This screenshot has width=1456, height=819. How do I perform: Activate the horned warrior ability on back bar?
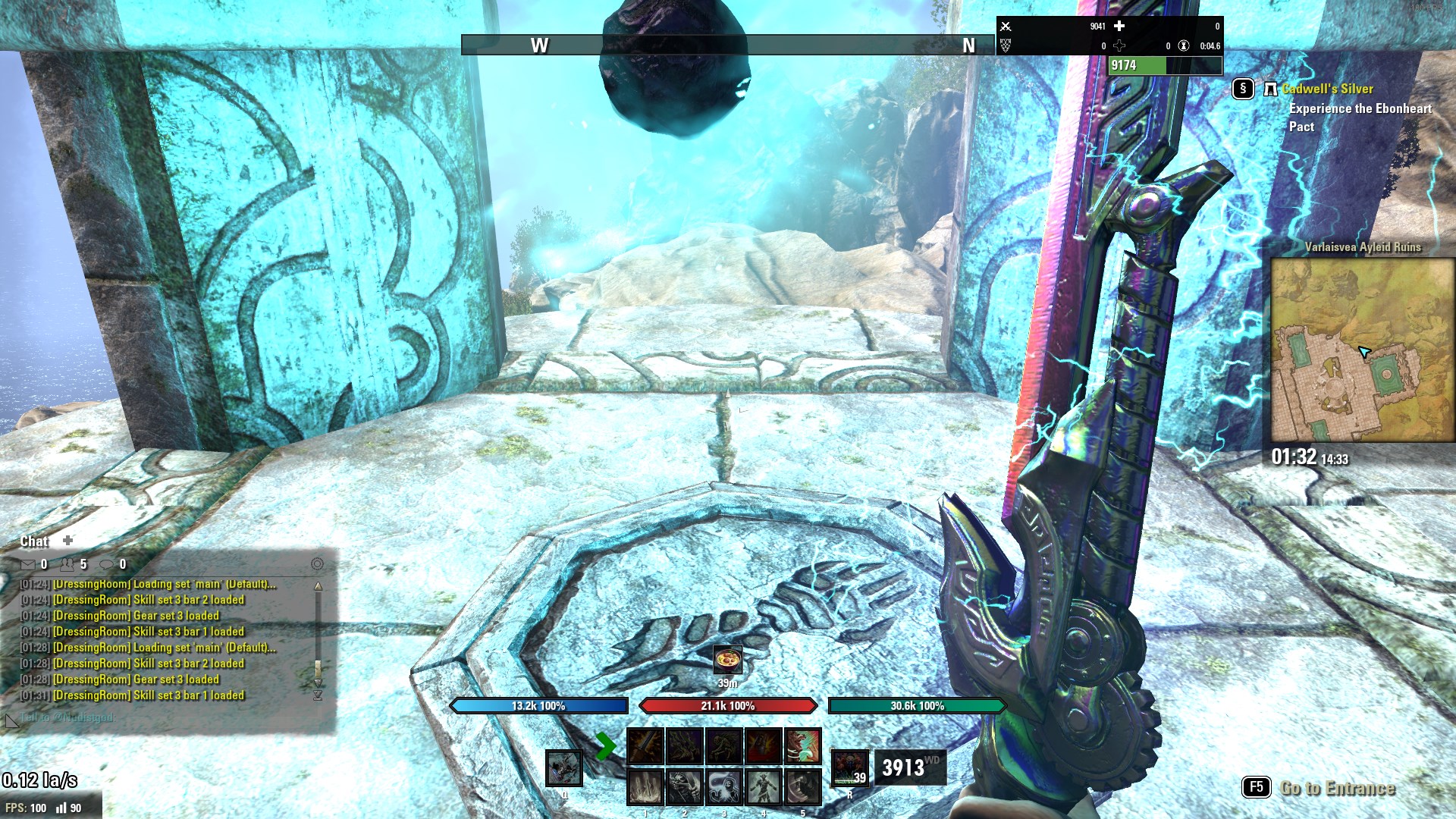click(x=763, y=787)
